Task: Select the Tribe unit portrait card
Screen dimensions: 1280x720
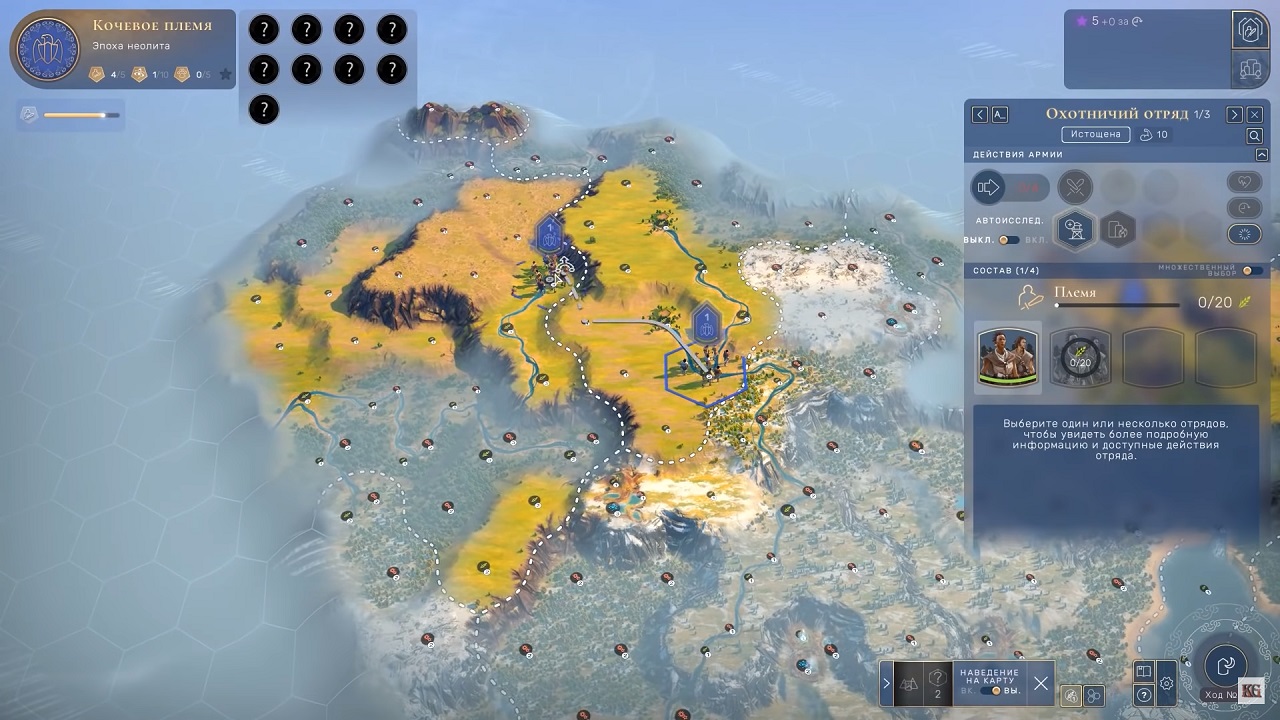Action: coord(1008,355)
